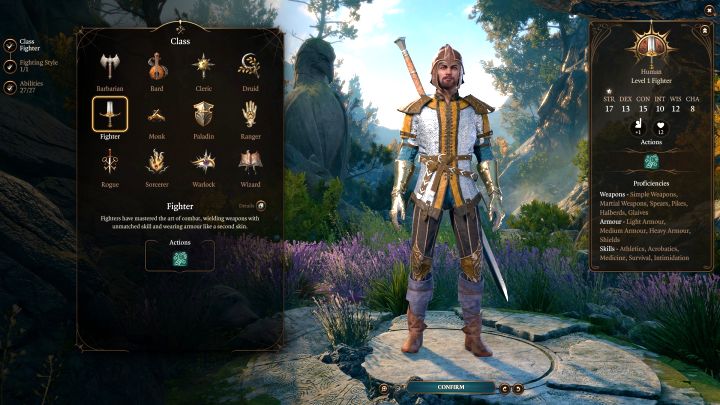
Task: Choose the Sorcerer class
Action: point(157,162)
